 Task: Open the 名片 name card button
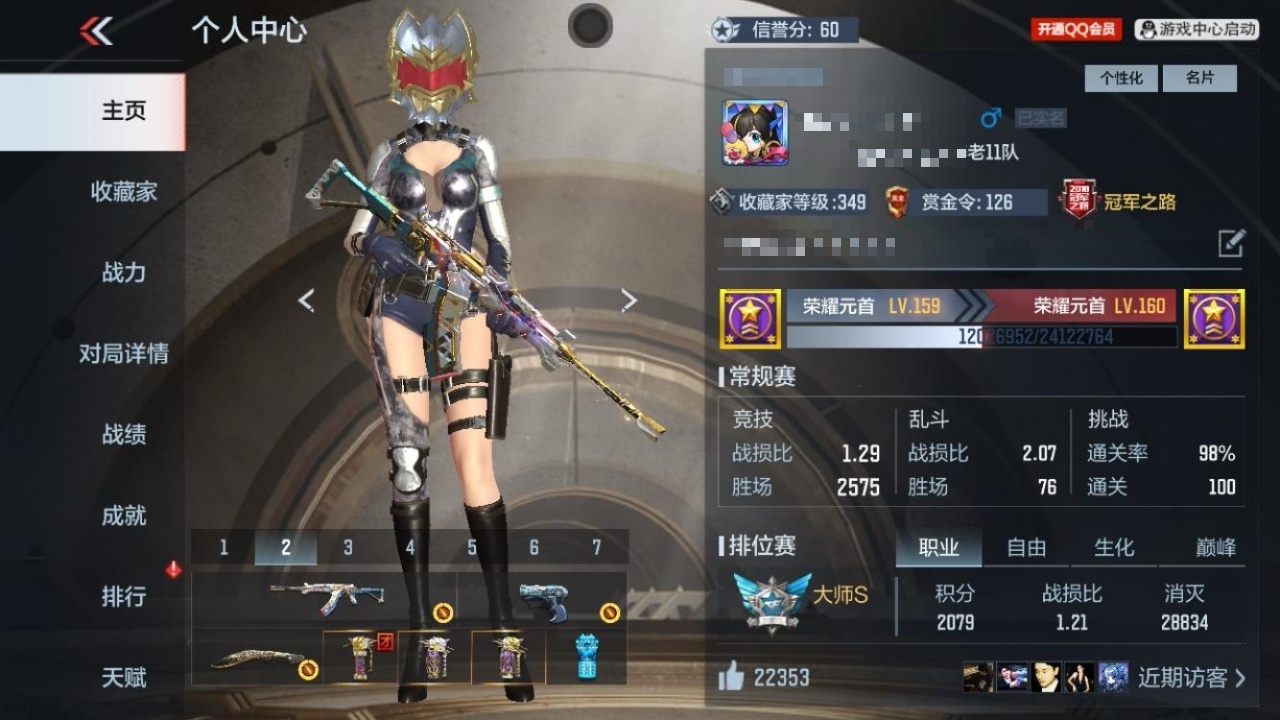point(1199,78)
